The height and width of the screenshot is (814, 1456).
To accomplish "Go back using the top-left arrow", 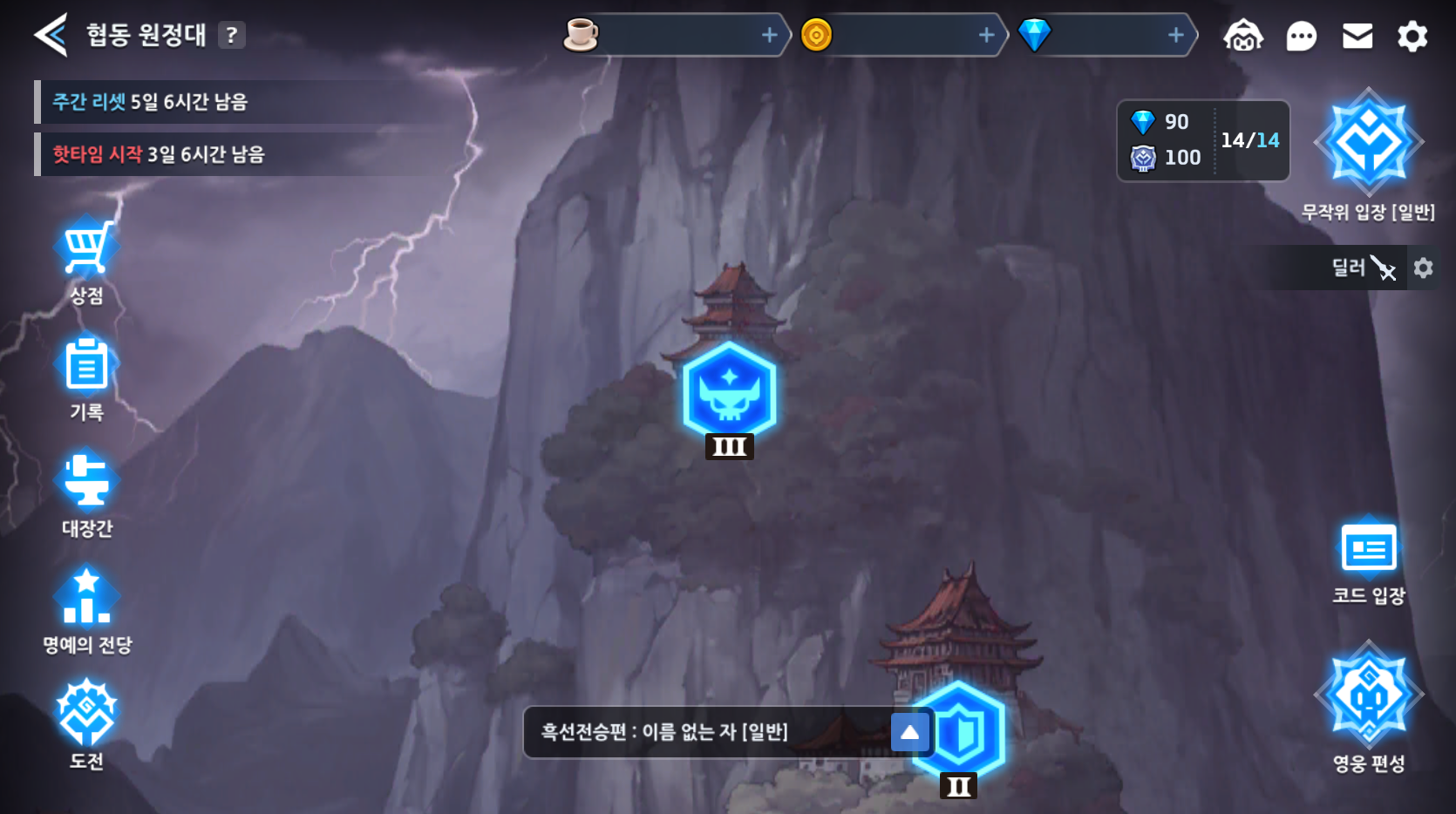I will click(x=50, y=36).
